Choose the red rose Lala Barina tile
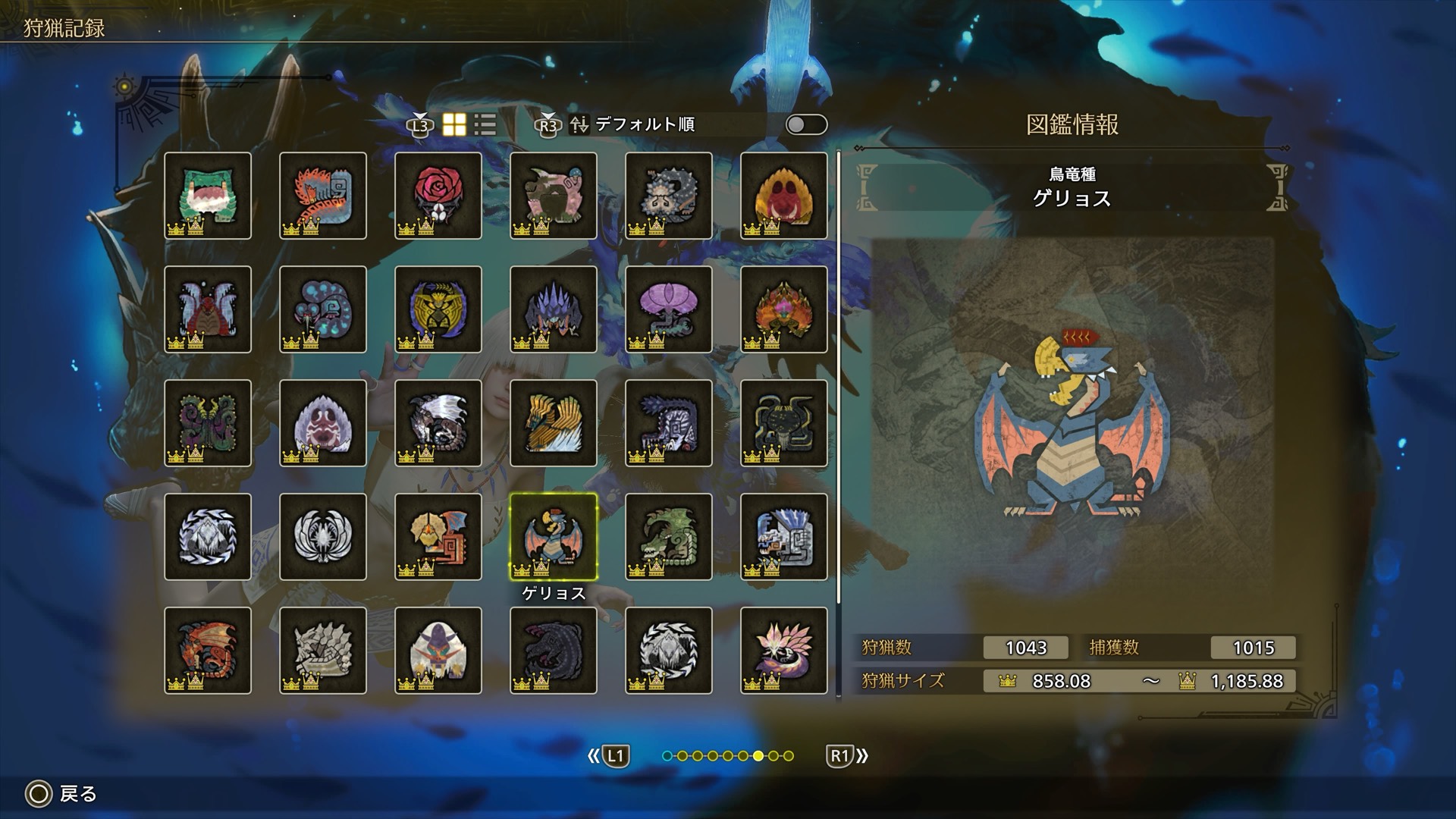 [438, 196]
